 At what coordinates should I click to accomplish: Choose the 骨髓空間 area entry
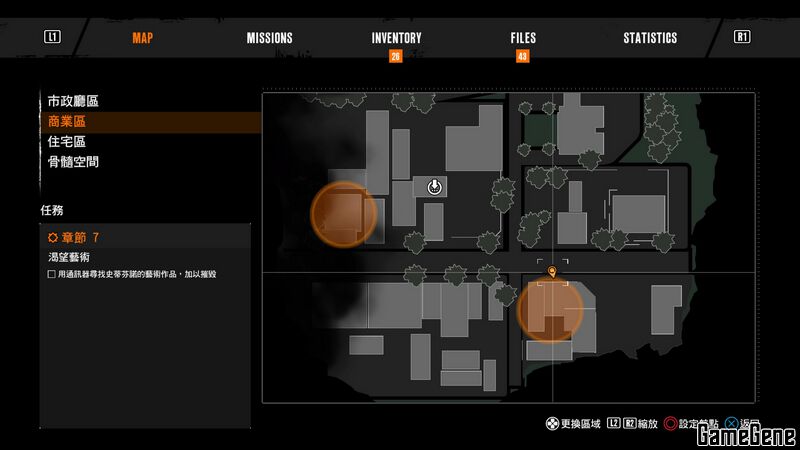[x=73, y=161]
